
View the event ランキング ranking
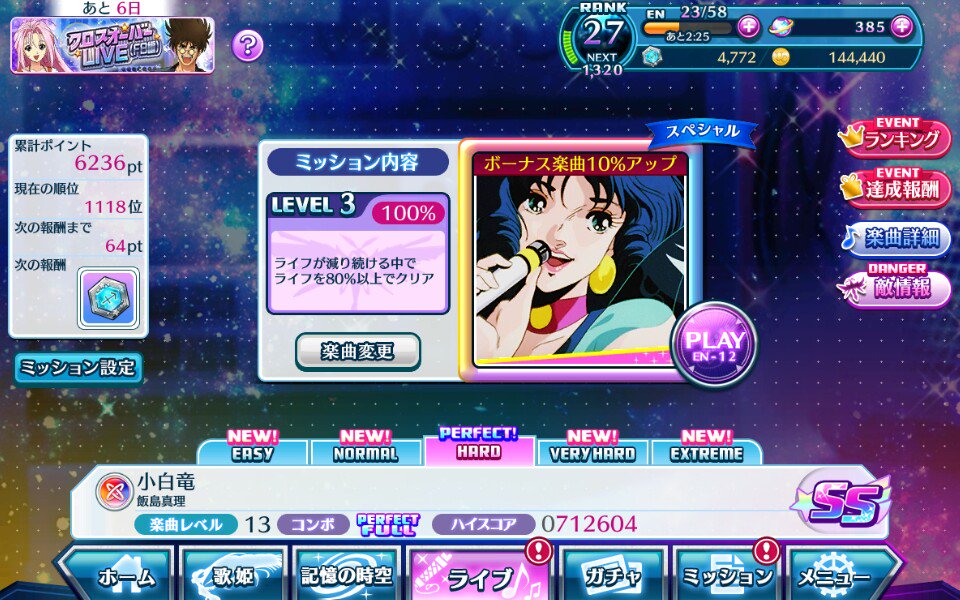pos(897,139)
